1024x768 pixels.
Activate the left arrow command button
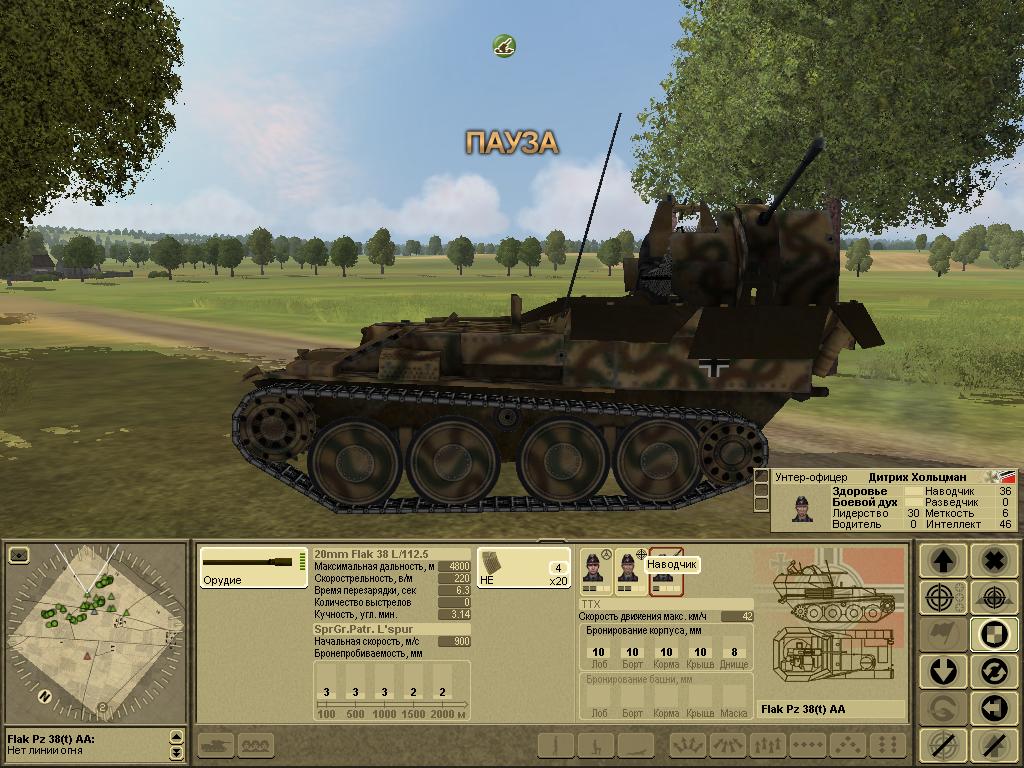993,707
